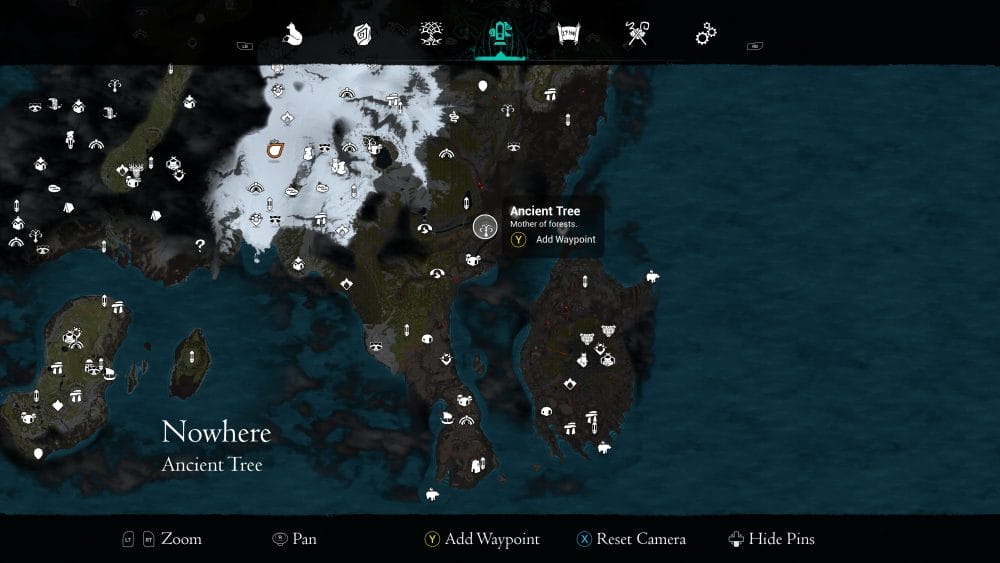Image resolution: width=1000 pixels, height=563 pixels.
Task: Open the tree-shaped skills tab
Action: 431,35
